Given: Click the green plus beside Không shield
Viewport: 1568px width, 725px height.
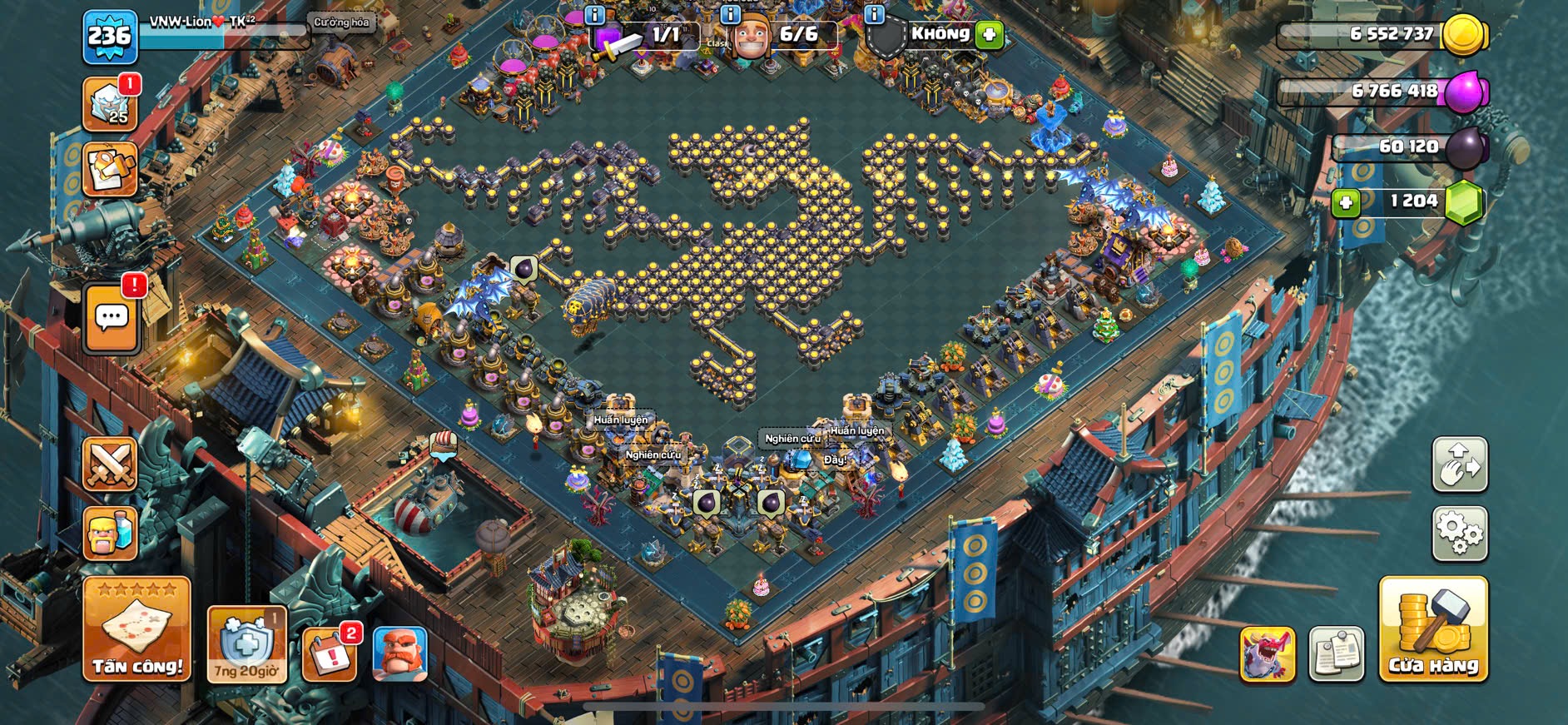Looking at the screenshot, I should pyautogui.click(x=989, y=35).
